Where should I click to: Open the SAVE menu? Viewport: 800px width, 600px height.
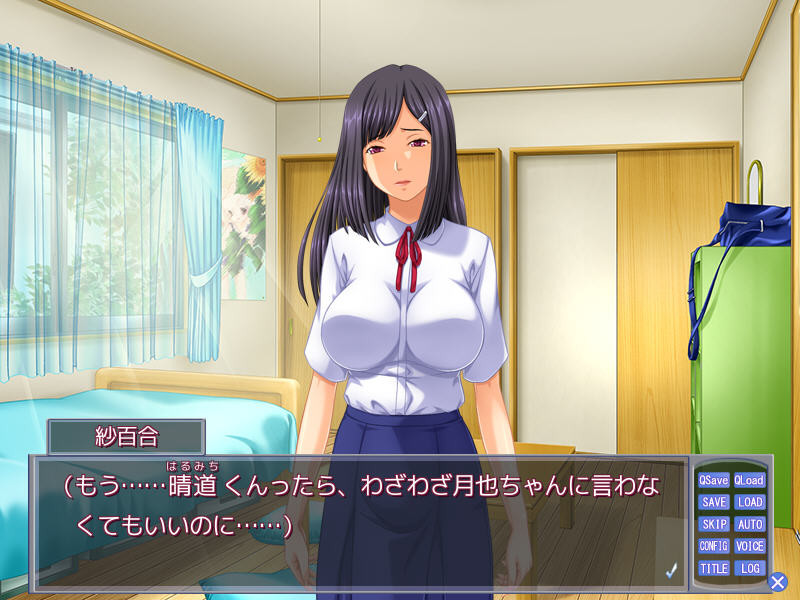click(714, 502)
